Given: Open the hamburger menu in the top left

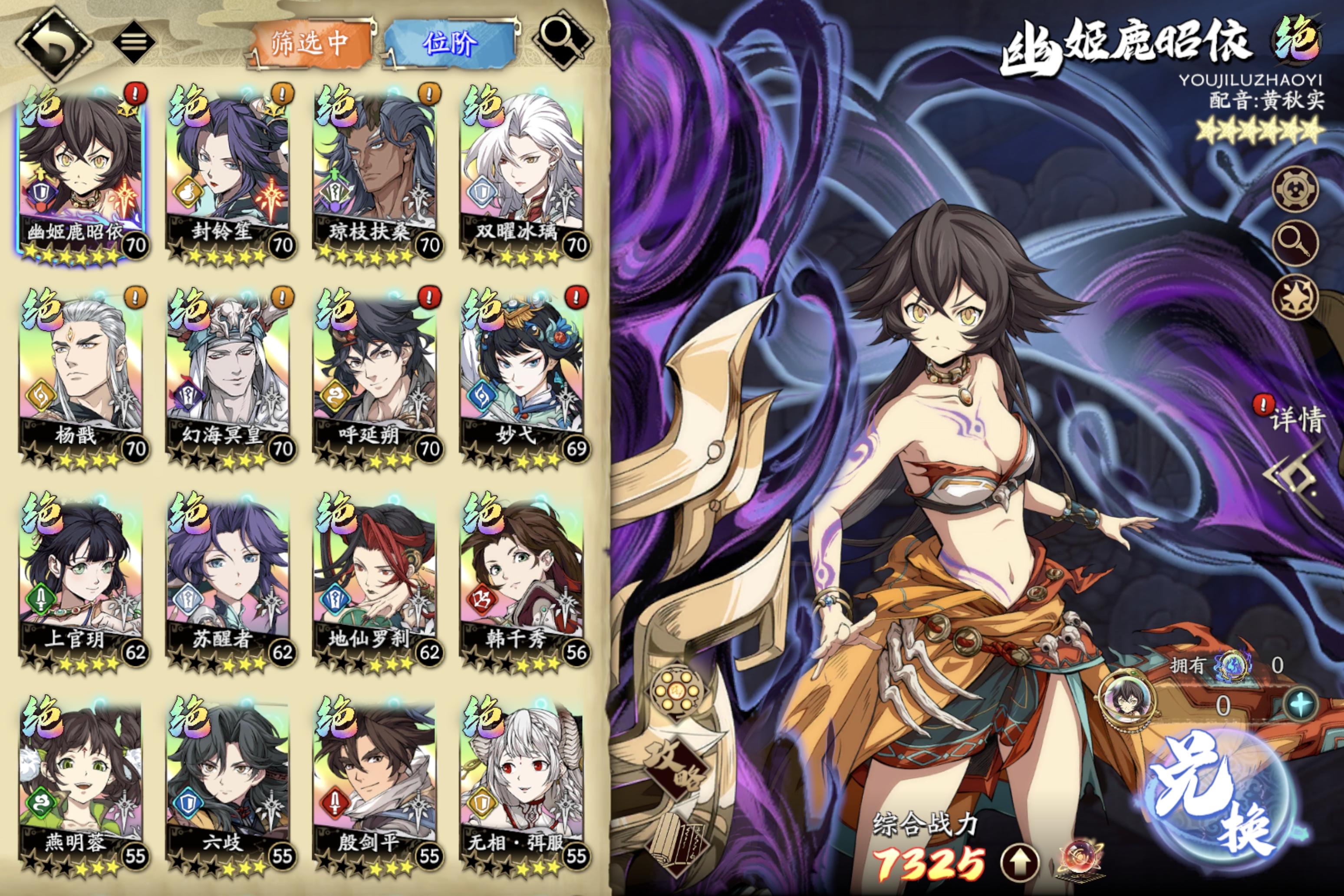Looking at the screenshot, I should point(134,41).
